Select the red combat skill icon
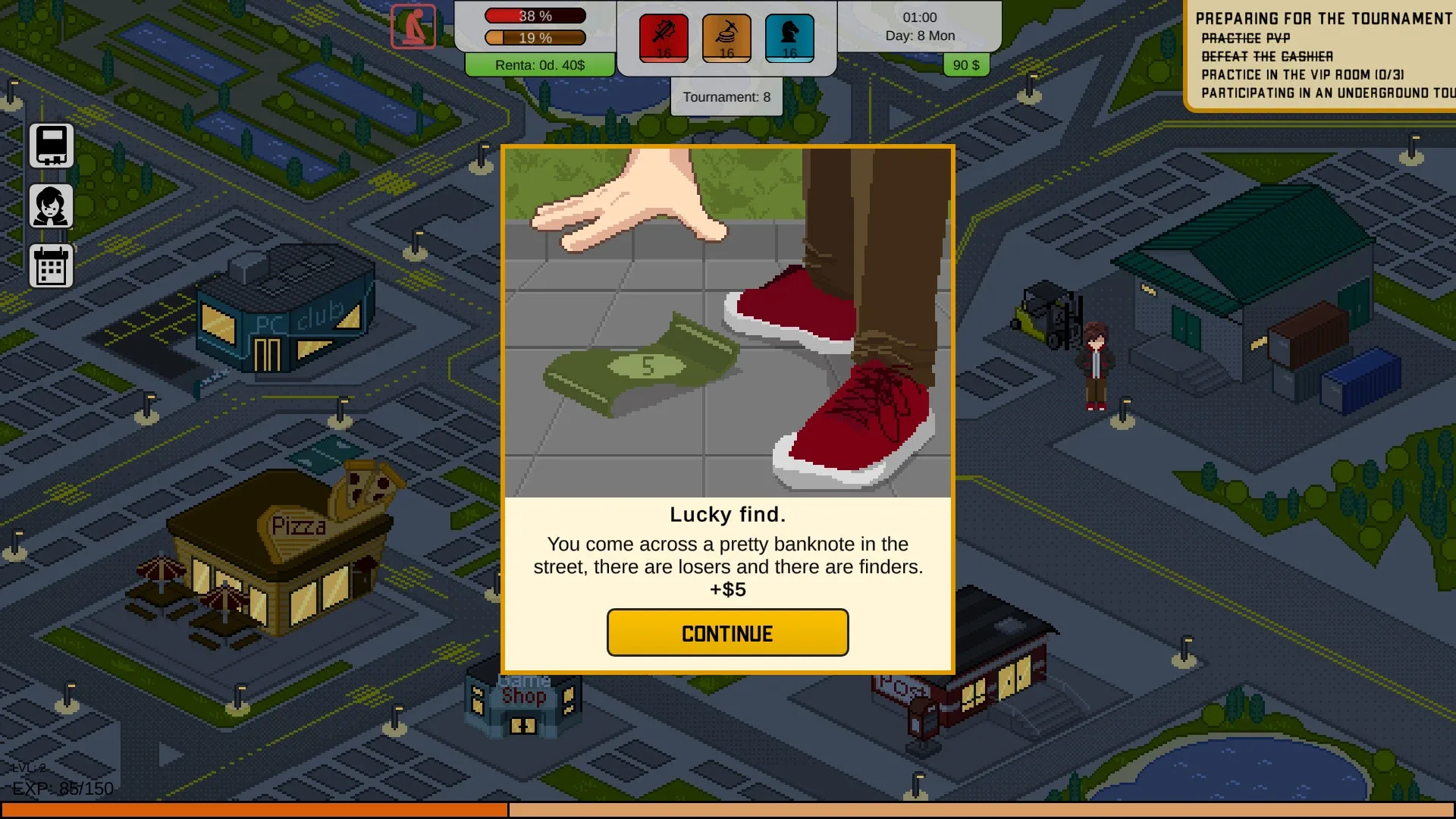 [x=664, y=36]
